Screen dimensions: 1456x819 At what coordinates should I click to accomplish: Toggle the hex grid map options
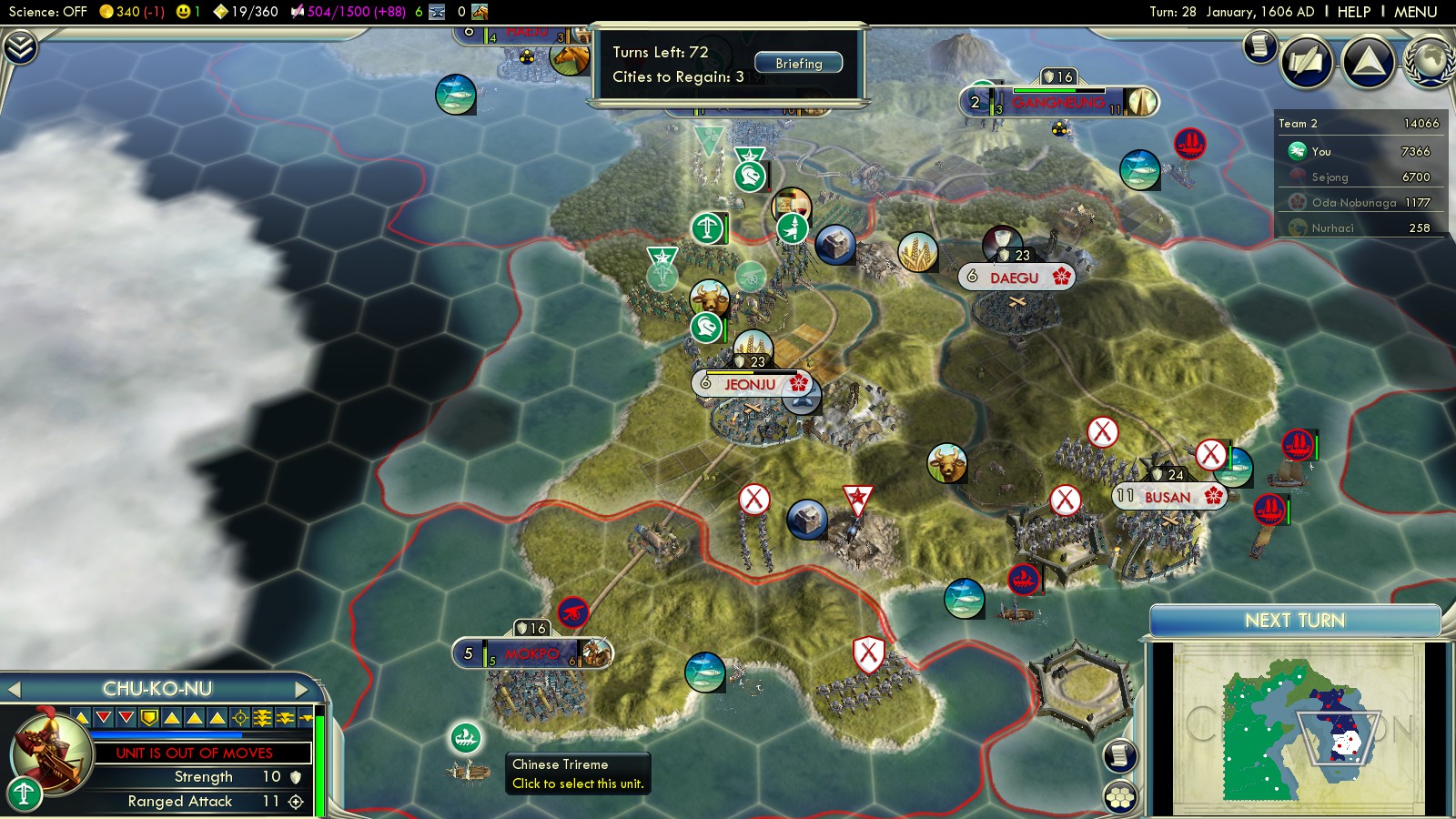tap(1120, 797)
